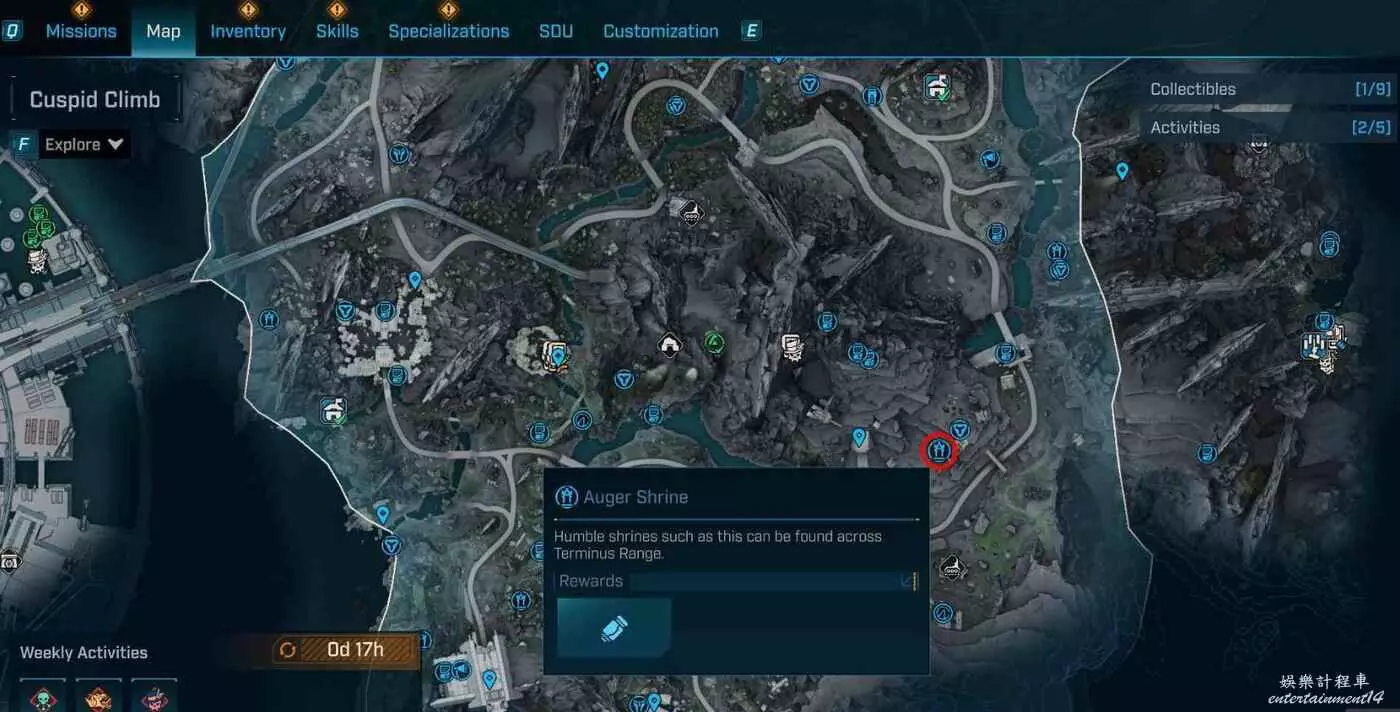Select the Map tab
Image resolution: width=1400 pixels, height=712 pixels.
pyautogui.click(x=163, y=31)
